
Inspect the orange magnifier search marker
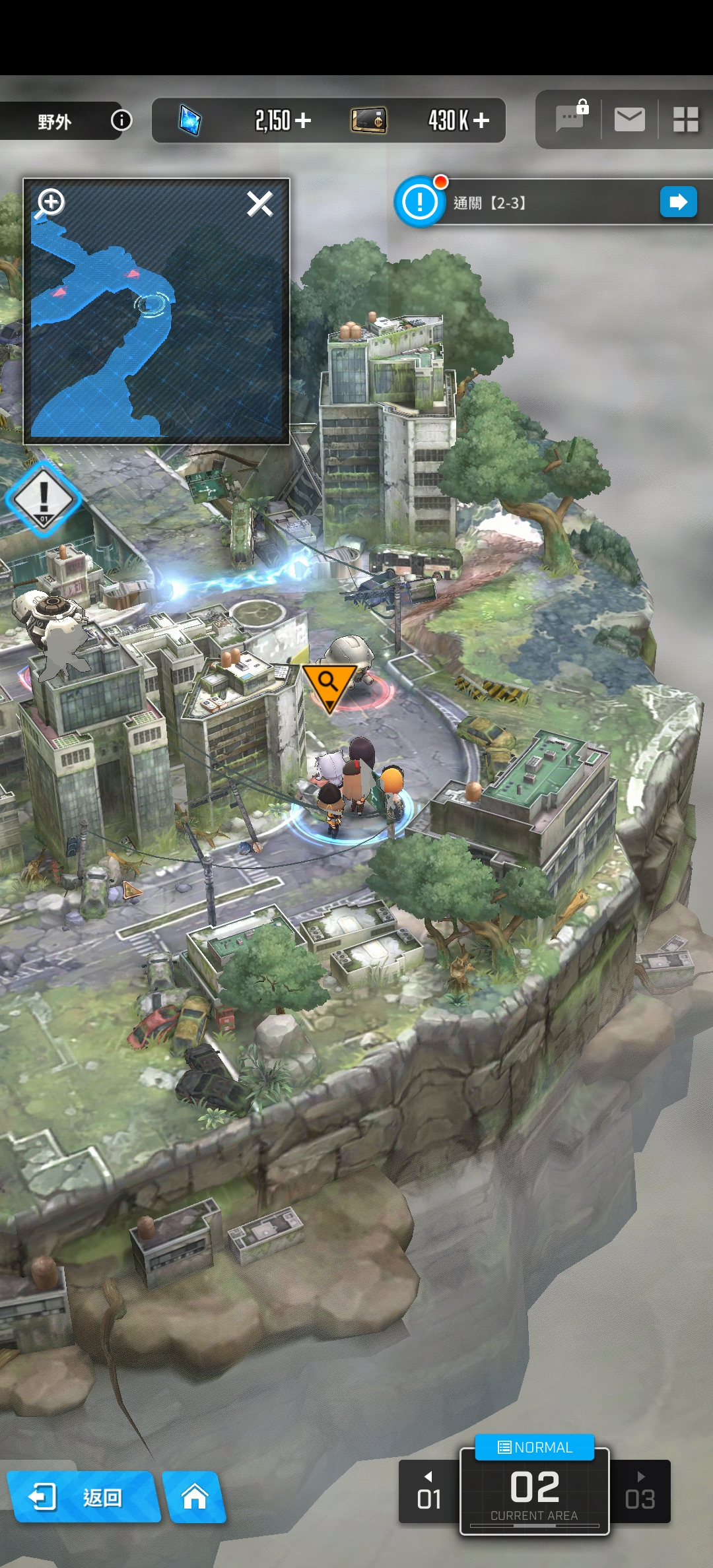328,684
